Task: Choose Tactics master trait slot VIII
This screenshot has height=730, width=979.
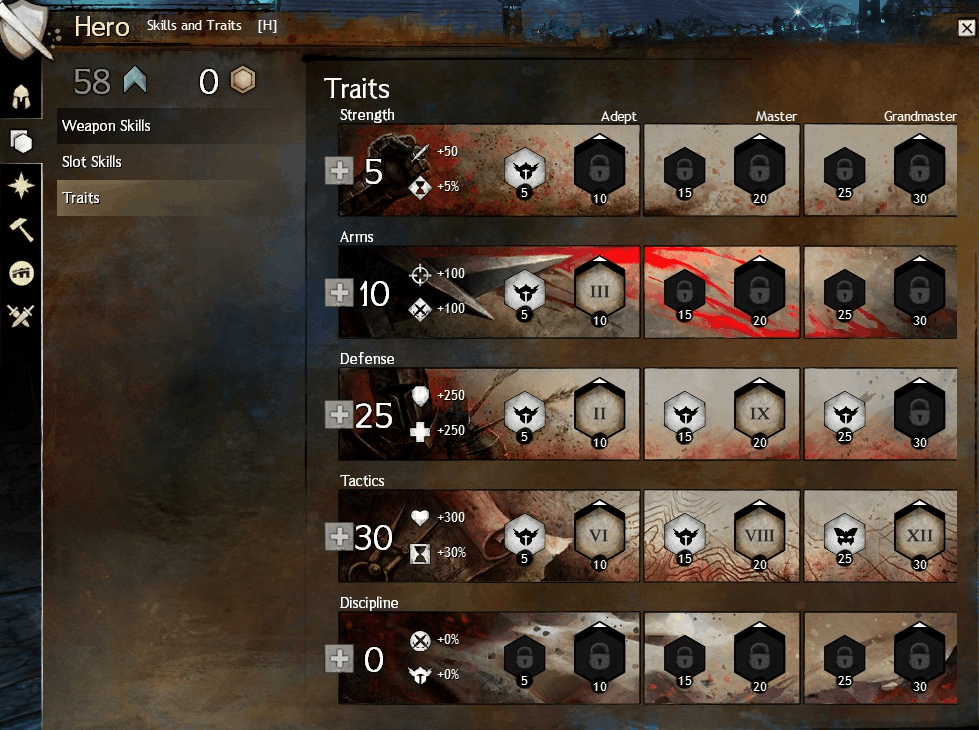Action: coord(759,535)
